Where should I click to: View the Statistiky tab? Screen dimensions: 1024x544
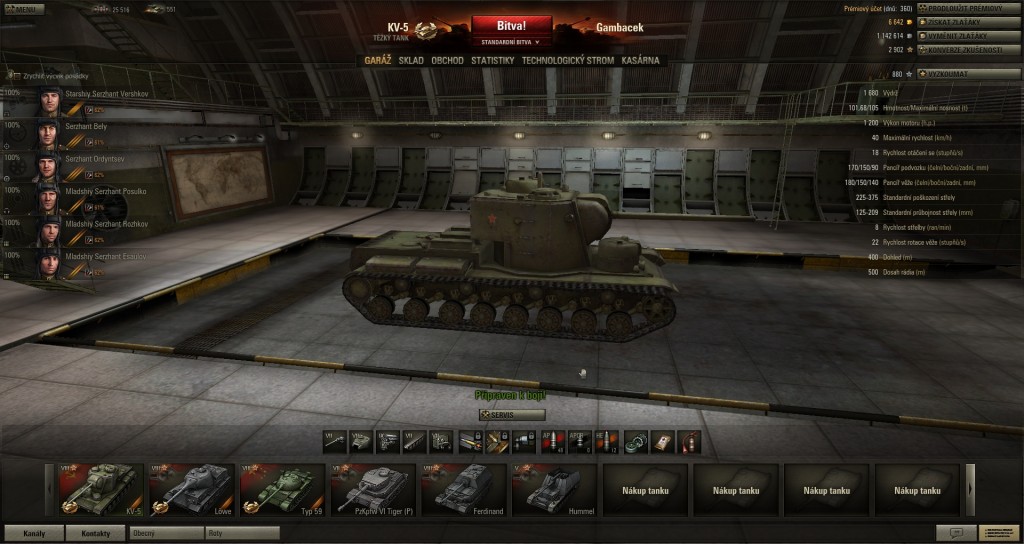[492, 61]
